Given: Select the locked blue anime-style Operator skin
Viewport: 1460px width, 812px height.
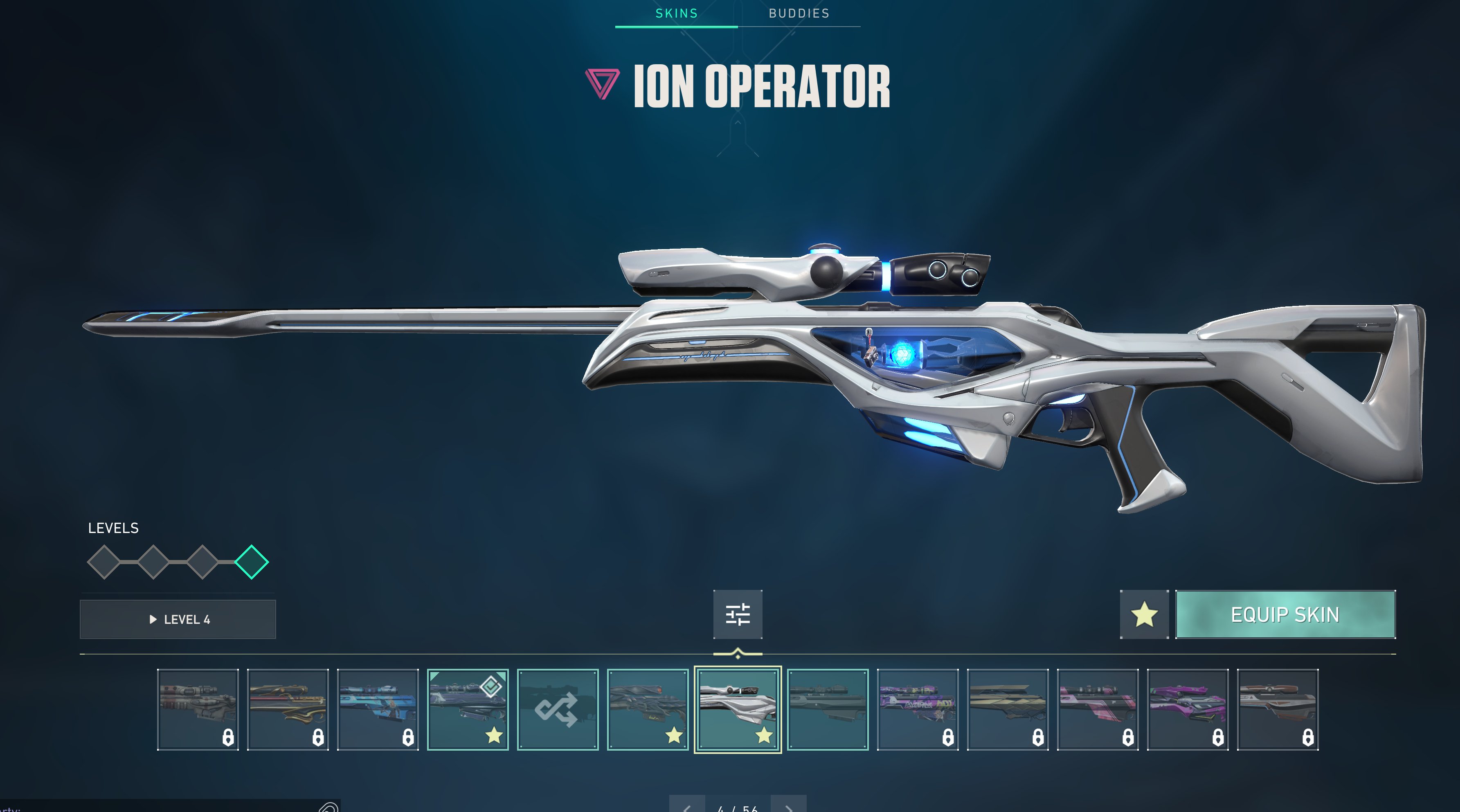Looking at the screenshot, I should point(378,709).
